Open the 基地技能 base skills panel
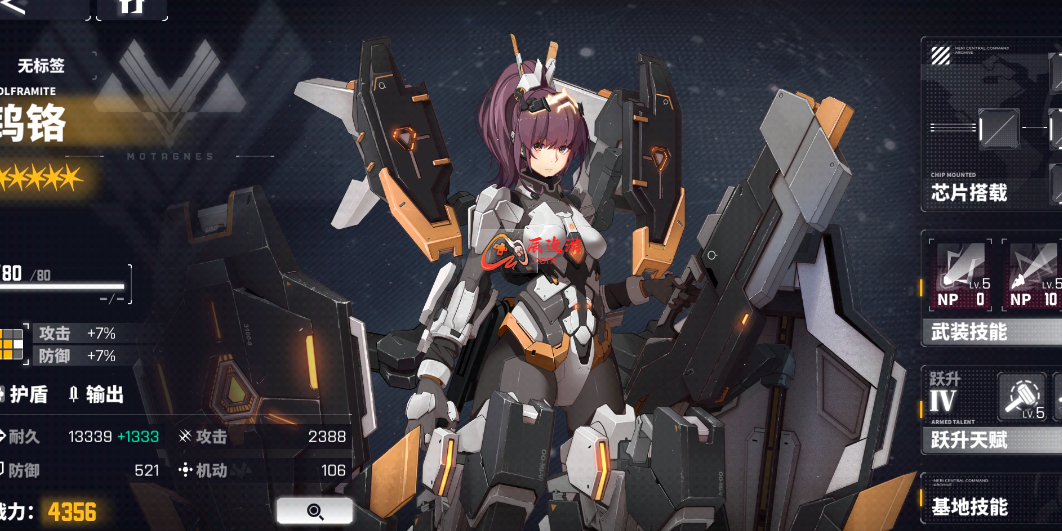Viewport: 1062px width, 531px height. click(x=968, y=507)
